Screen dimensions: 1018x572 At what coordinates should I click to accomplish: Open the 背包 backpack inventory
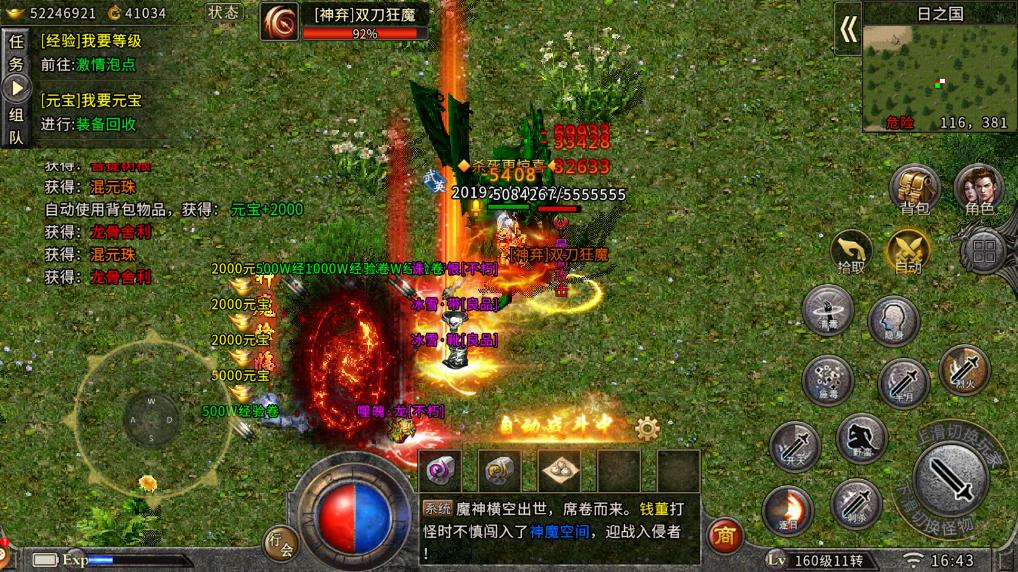(x=915, y=189)
